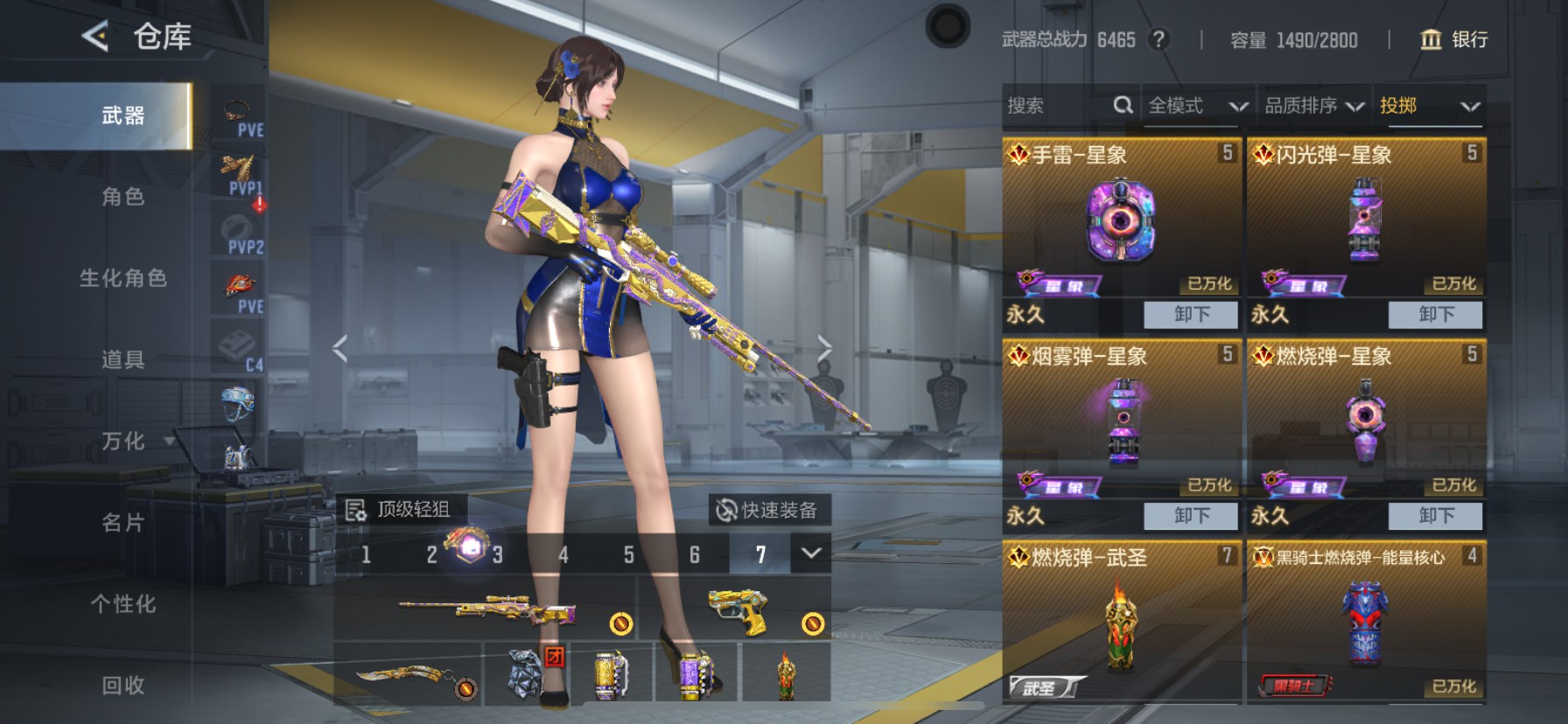Click the question mark next to 武器总战力
Viewport: 1568px width, 724px height.
(1157, 39)
